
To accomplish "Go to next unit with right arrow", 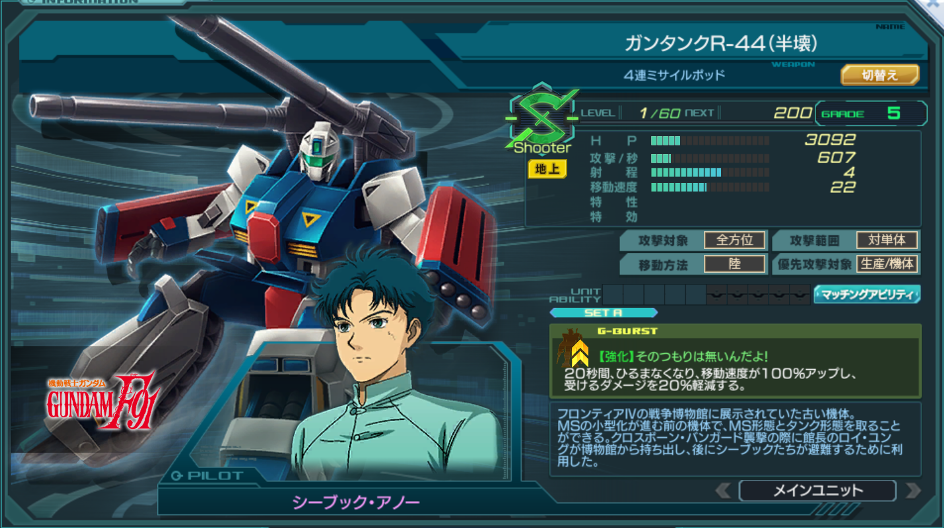I will (x=912, y=490).
